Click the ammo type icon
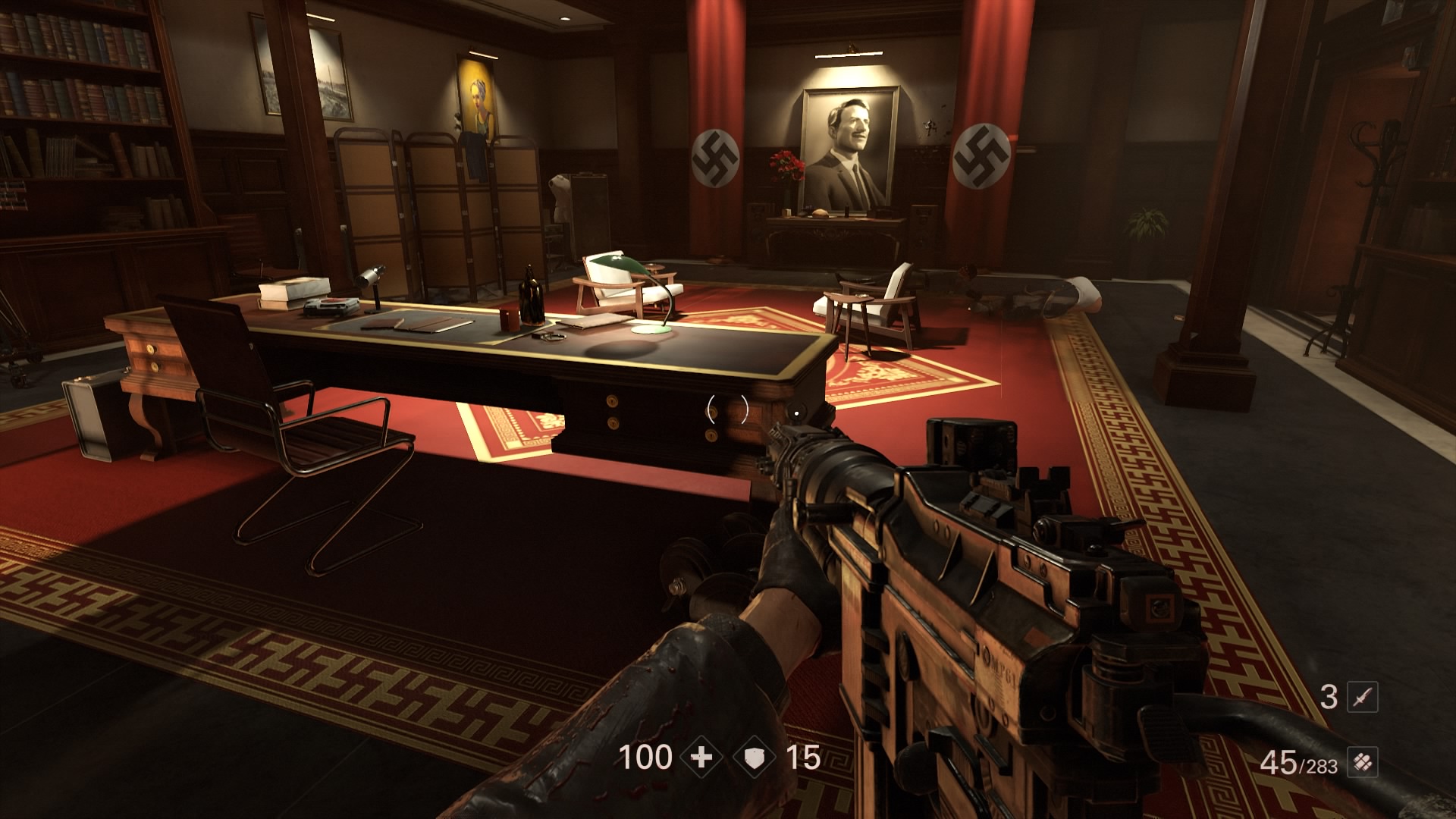This screenshot has height=819, width=1456. 1362,762
